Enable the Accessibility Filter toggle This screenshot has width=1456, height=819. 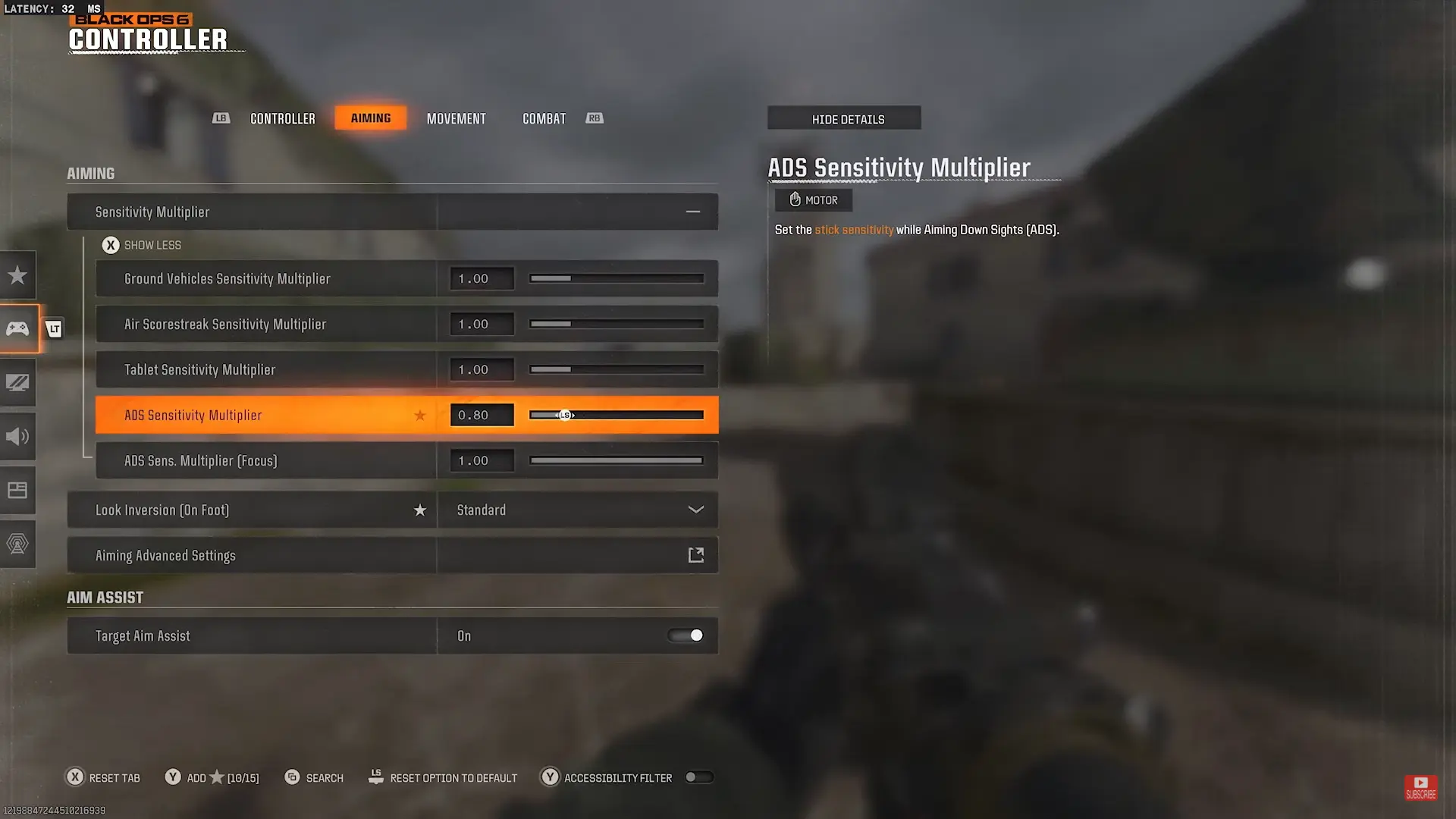(698, 777)
